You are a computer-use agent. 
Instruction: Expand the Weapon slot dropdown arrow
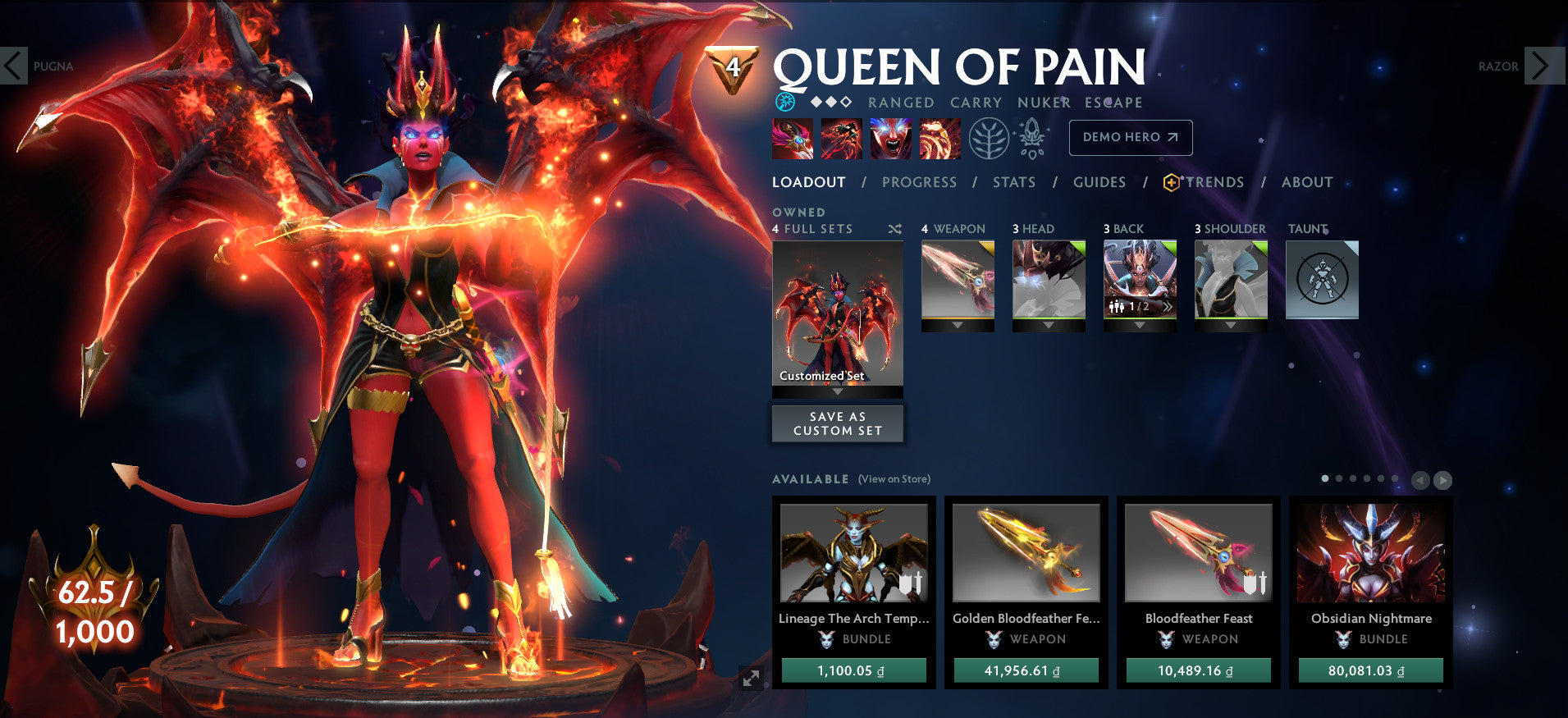tap(957, 324)
